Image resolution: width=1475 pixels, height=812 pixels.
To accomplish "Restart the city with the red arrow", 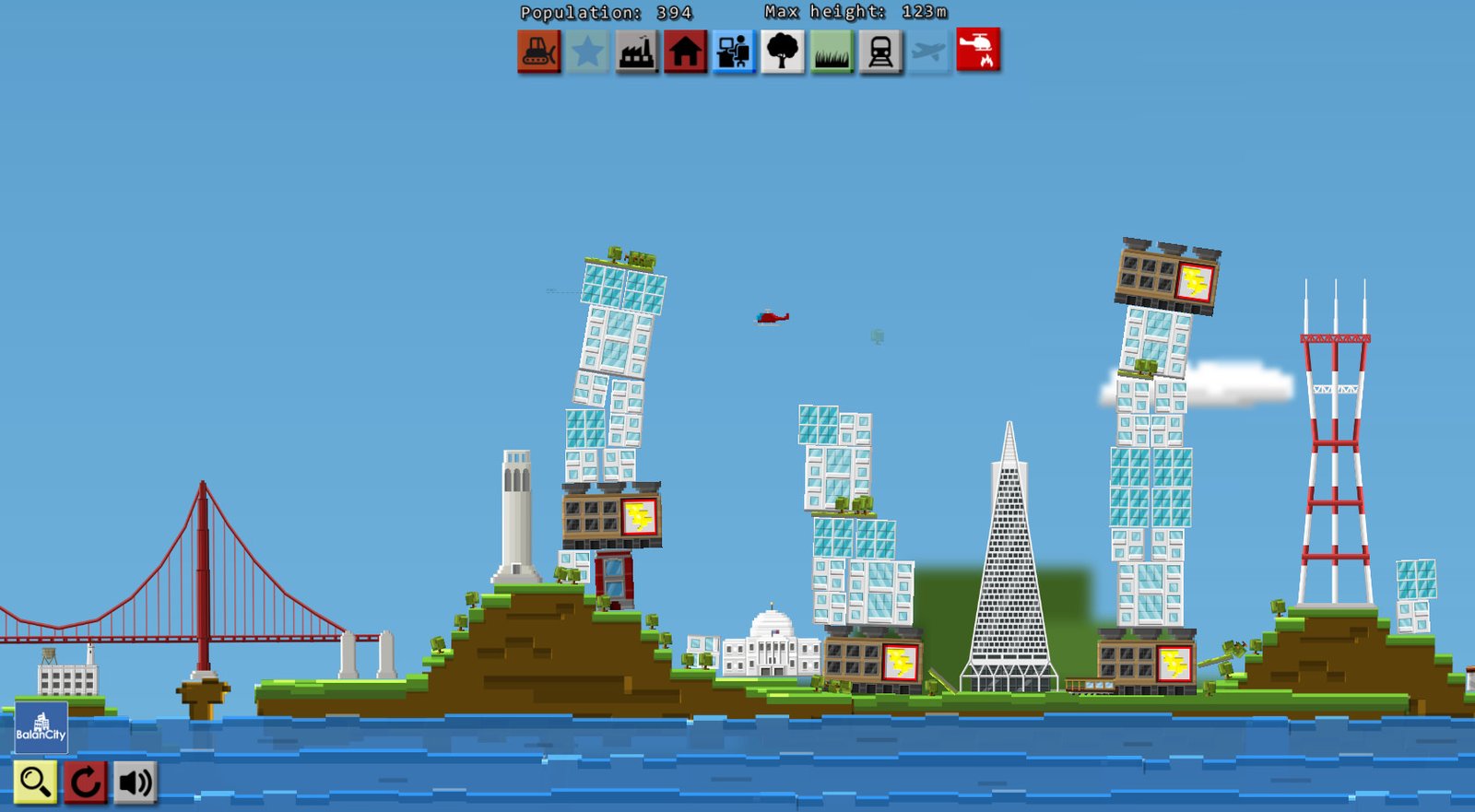I will (x=86, y=782).
